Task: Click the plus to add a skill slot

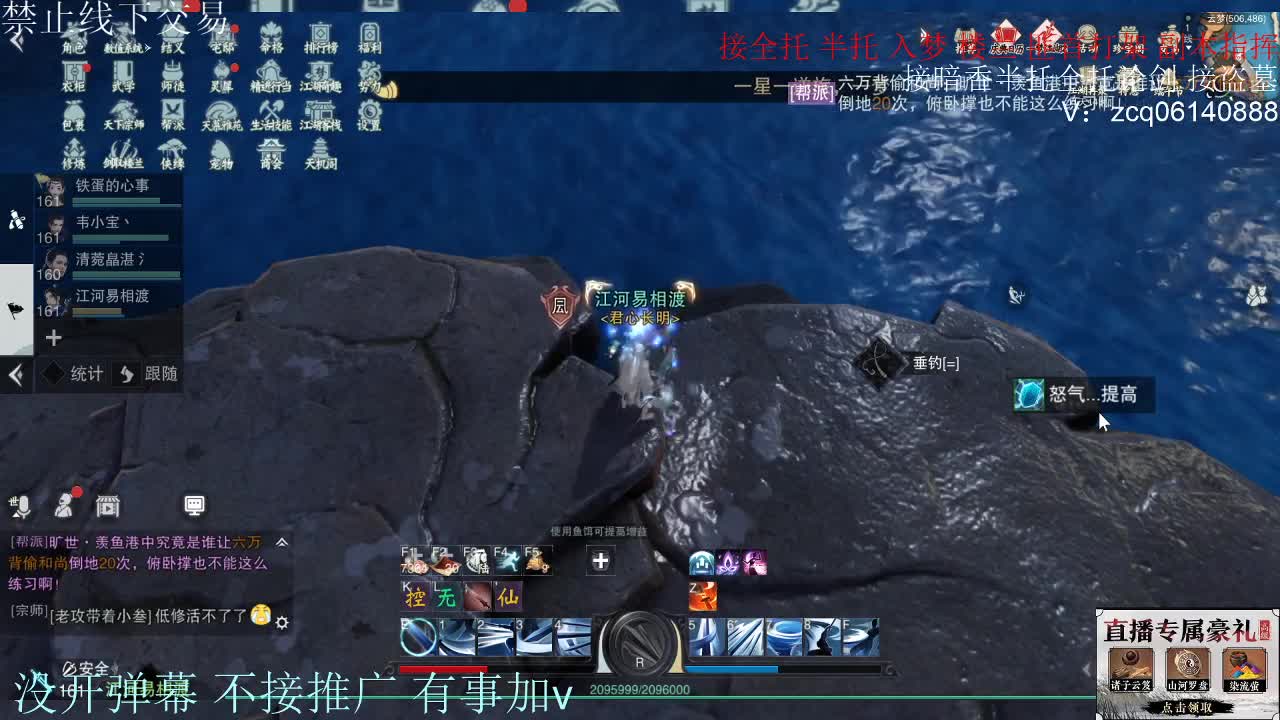Action: (x=600, y=561)
